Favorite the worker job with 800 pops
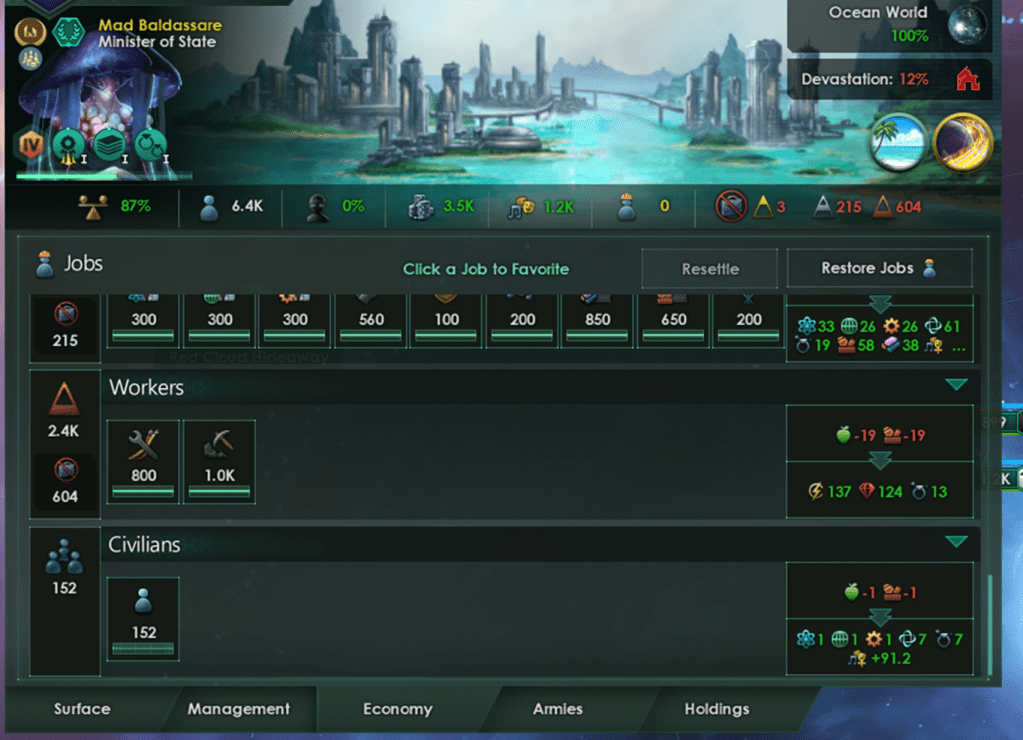 (143, 460)
